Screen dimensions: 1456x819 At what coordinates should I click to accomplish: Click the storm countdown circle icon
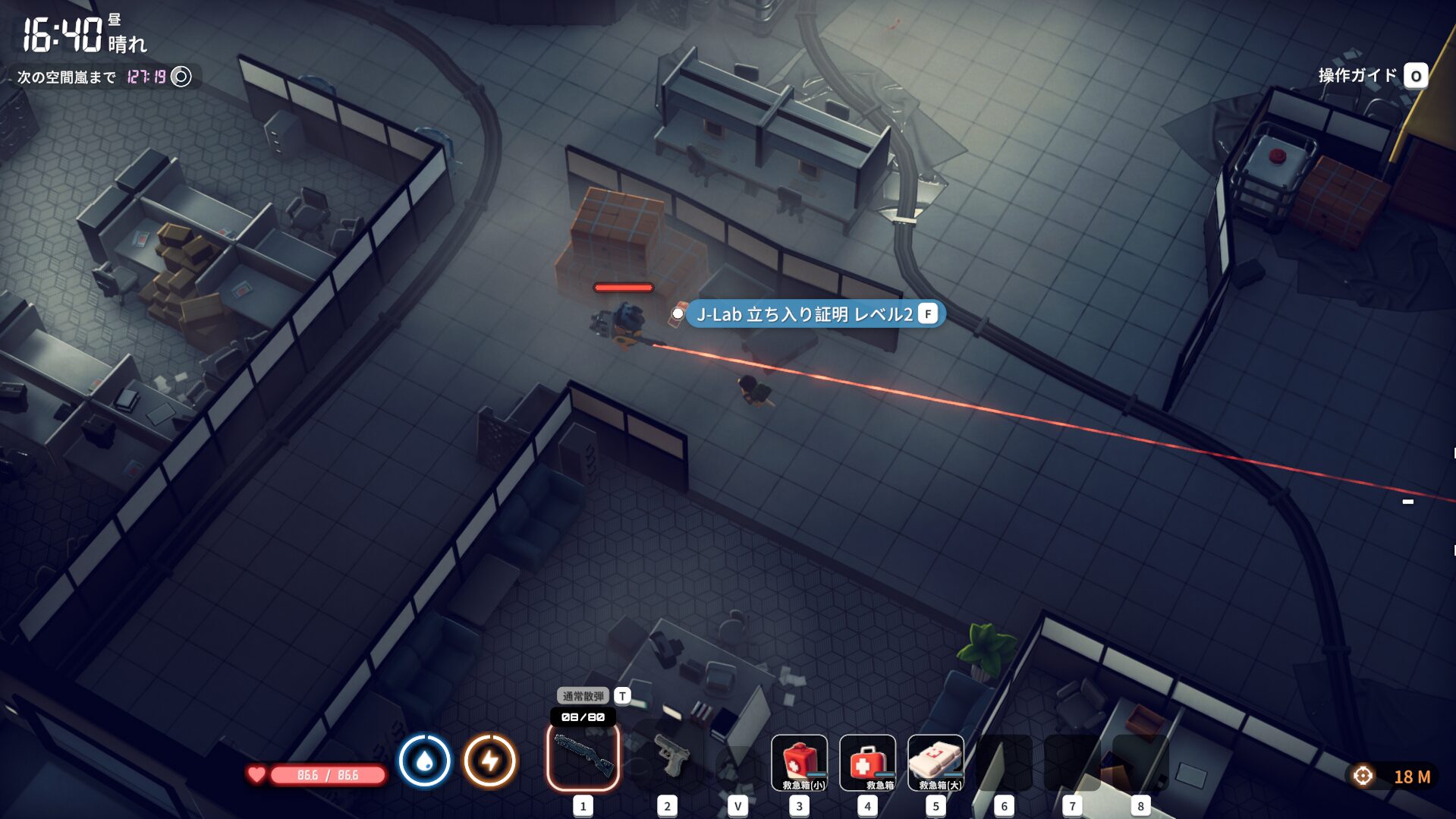pos(181,77)
